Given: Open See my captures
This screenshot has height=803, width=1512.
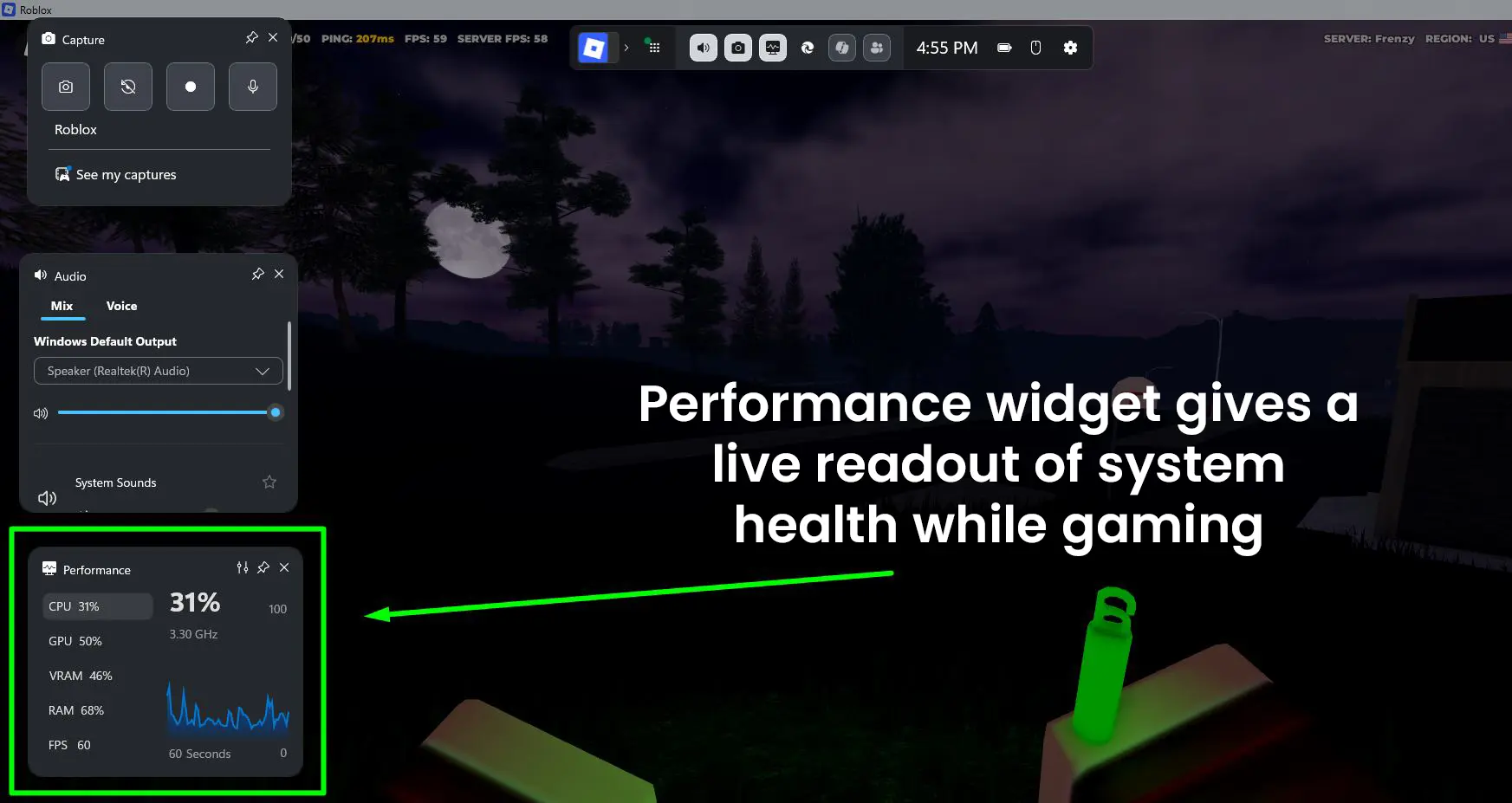Looking at the screenshot, I should [x=126, y=174].
